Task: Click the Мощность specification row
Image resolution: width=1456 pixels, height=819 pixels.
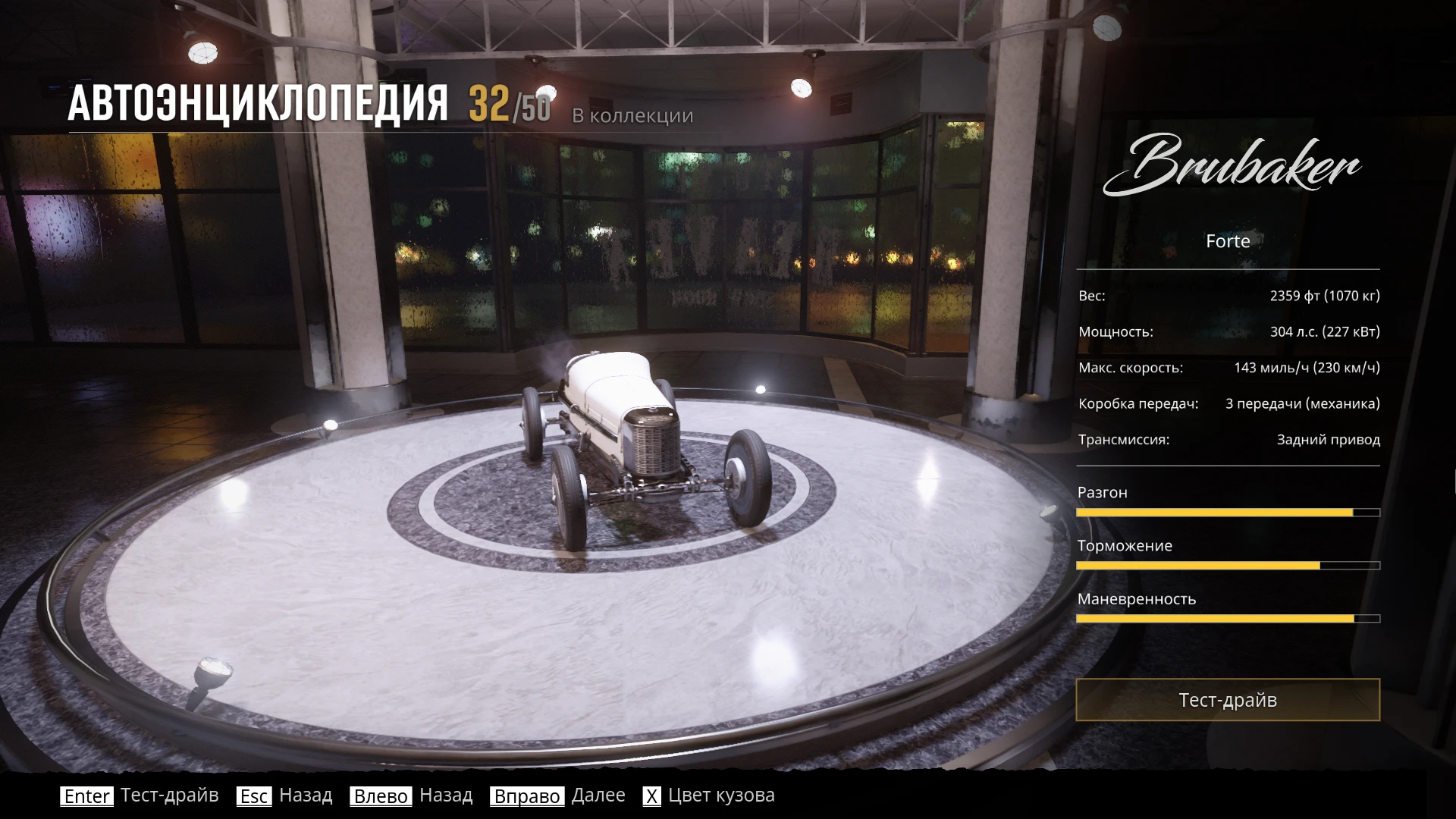Action: tap(1227, 331)
